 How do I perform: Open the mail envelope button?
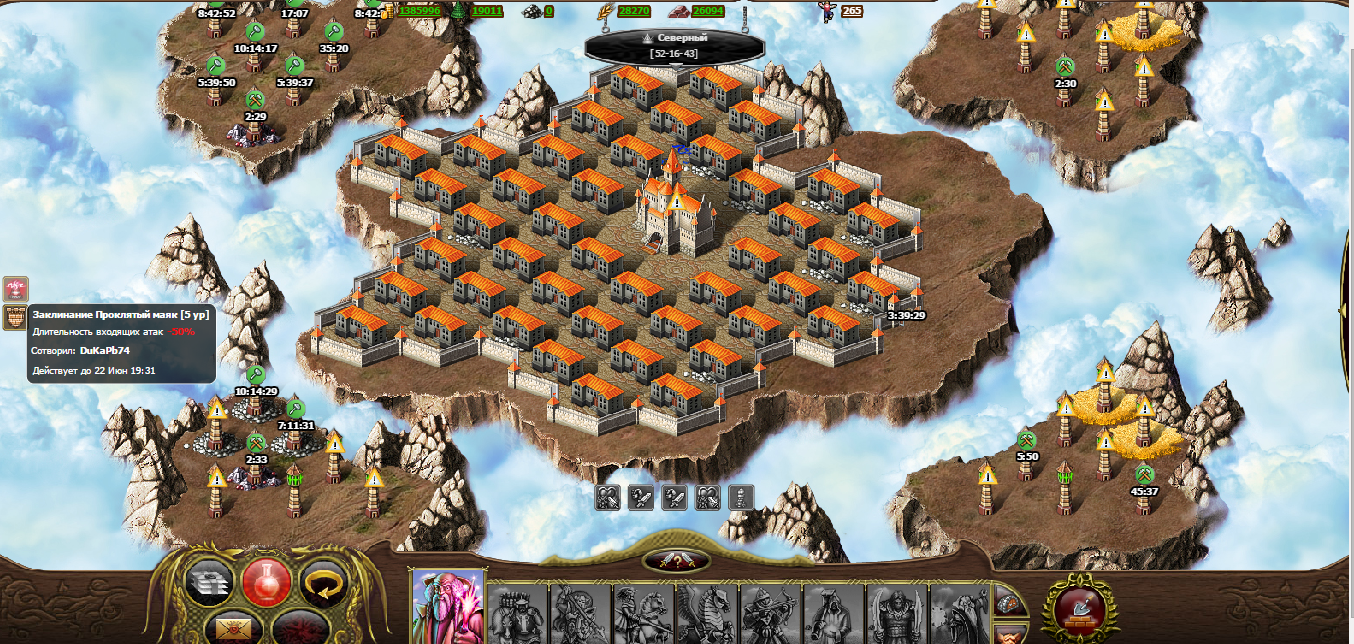click(x=238, y=627)
